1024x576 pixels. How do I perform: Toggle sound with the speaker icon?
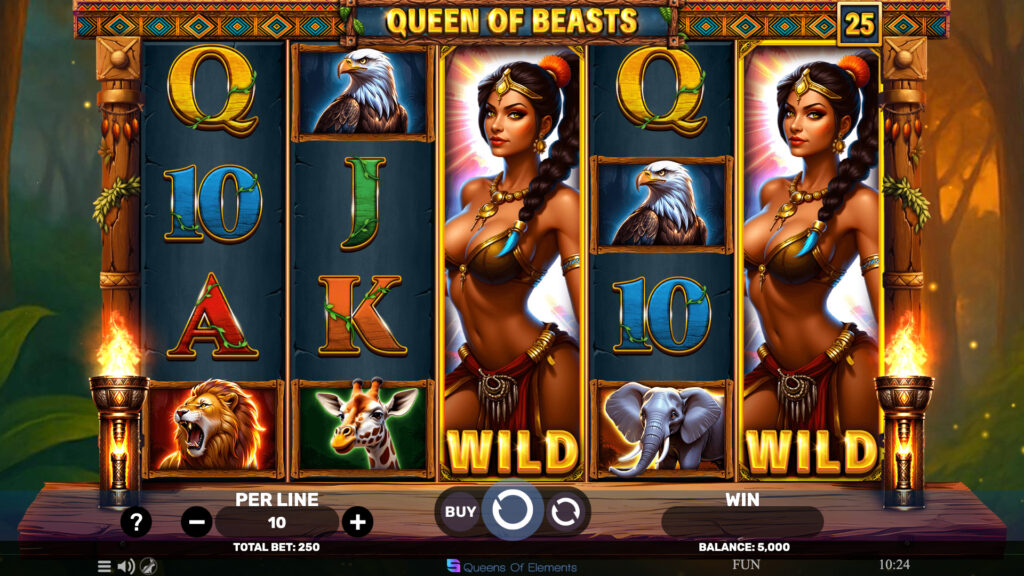(126, 566)
